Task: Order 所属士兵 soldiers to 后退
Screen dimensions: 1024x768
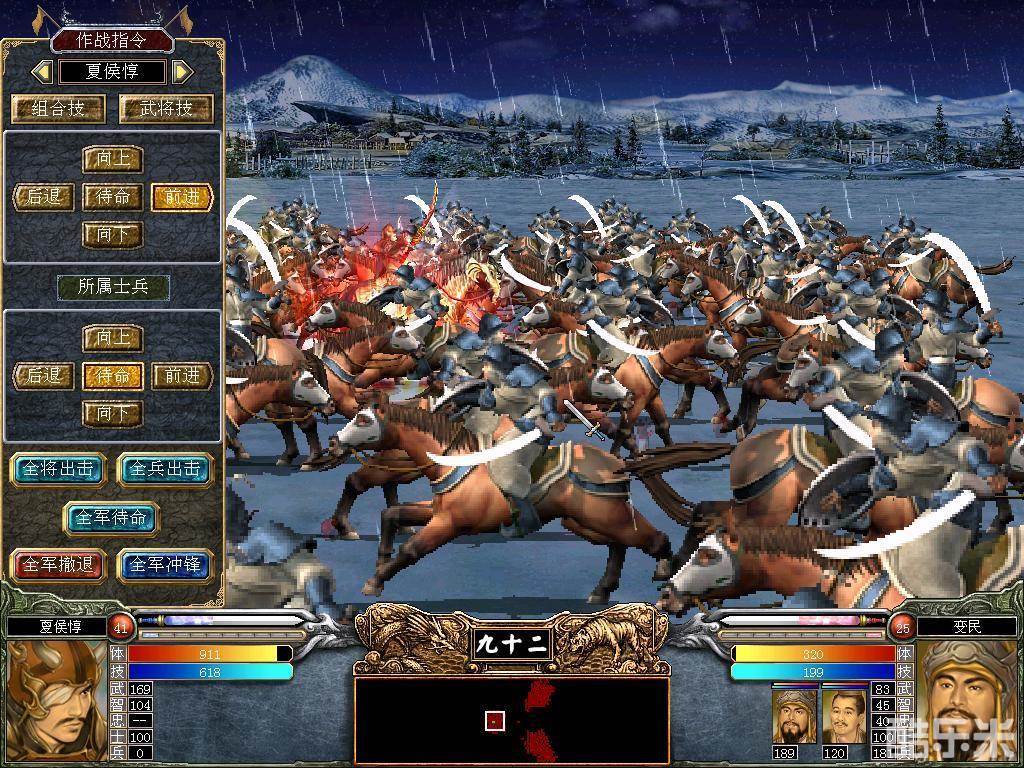Action: point(45,376)
